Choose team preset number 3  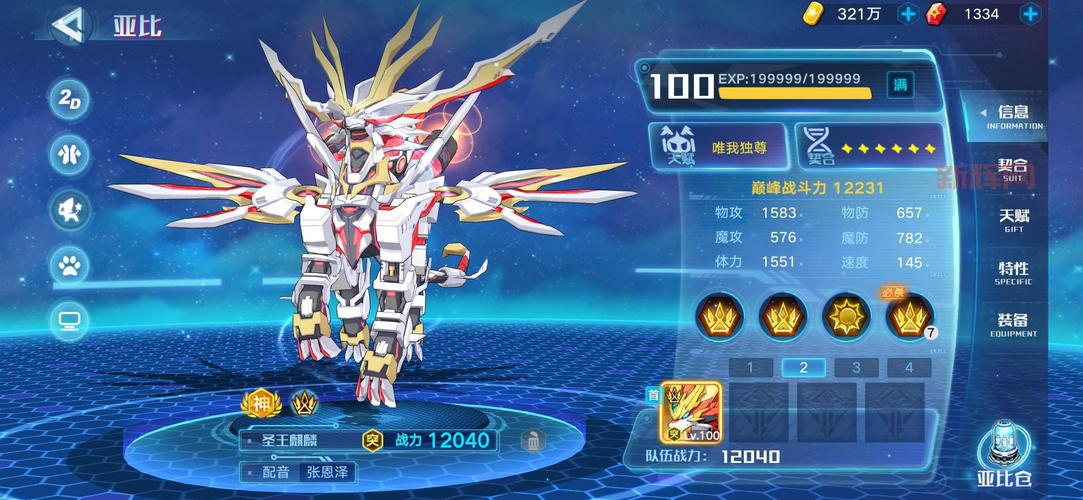856,367
